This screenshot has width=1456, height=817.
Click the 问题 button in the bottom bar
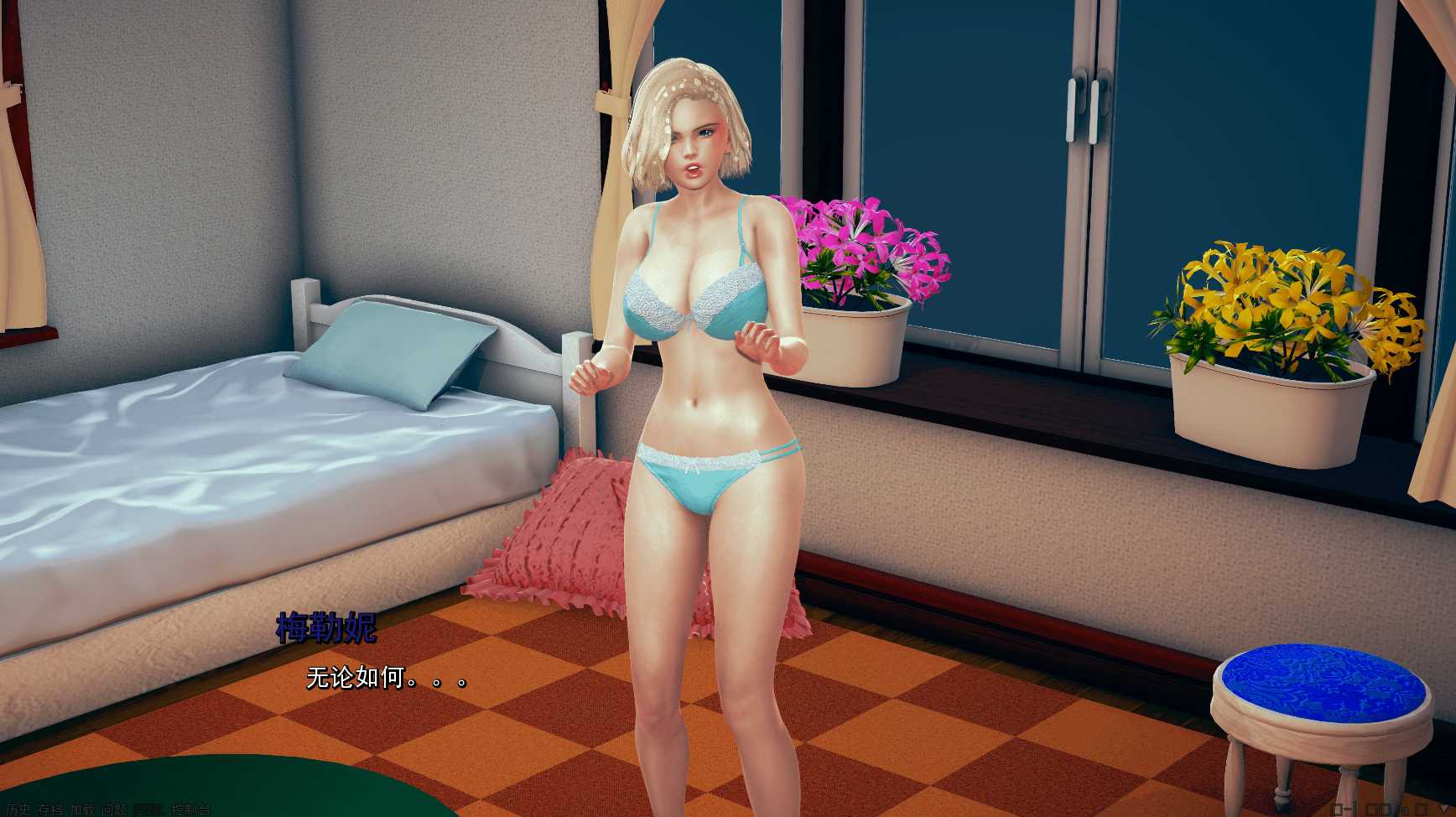pyautogui.click(x=115, y=810)
